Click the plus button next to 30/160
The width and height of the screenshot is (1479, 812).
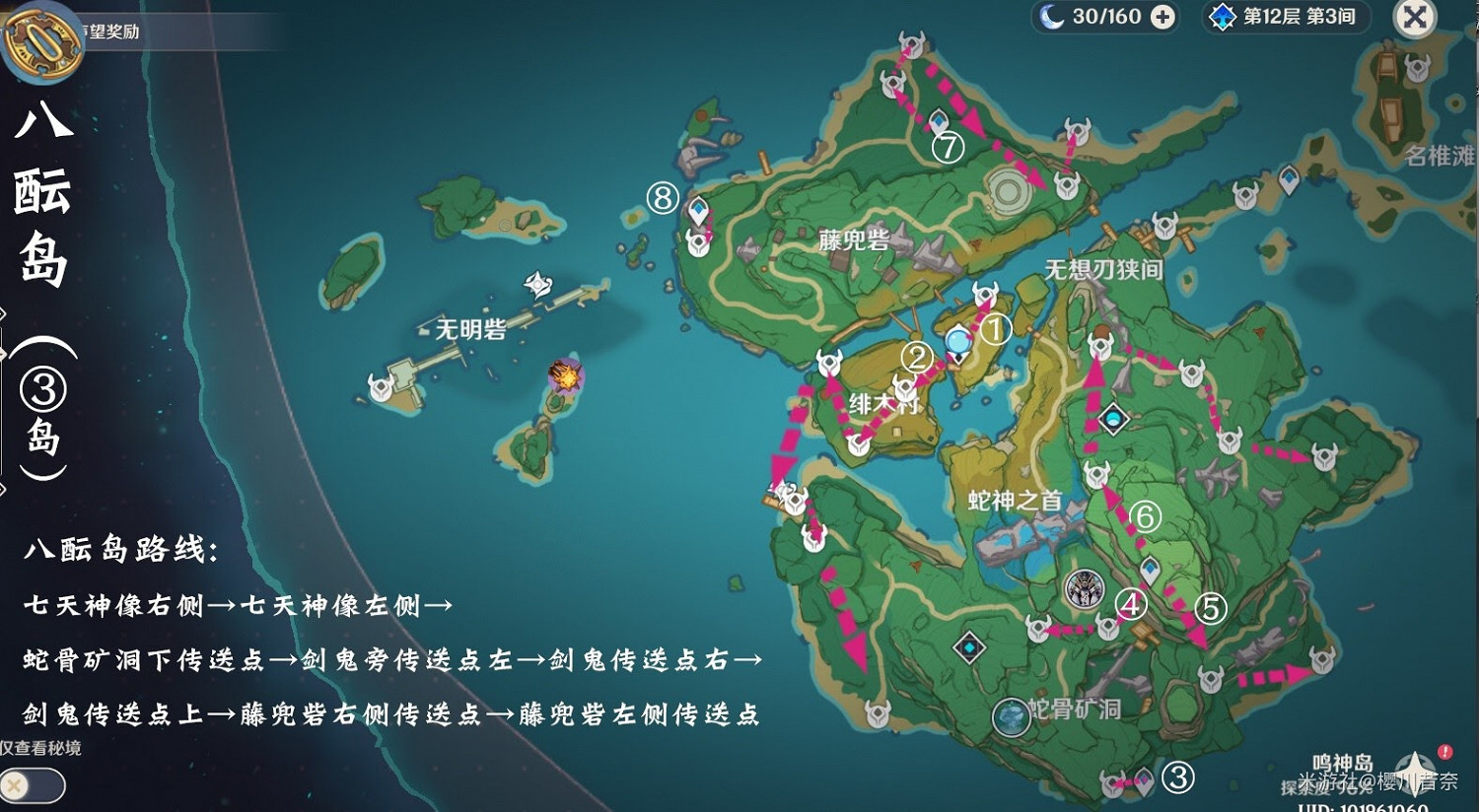click(x=1165, y=16)
